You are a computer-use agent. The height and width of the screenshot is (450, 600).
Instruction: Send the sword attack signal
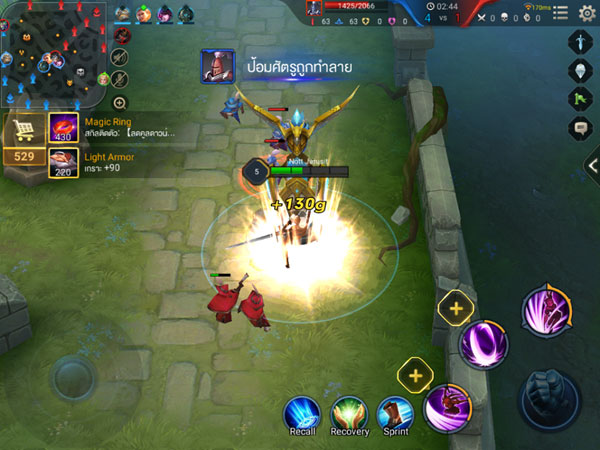[x=582, y=41]
